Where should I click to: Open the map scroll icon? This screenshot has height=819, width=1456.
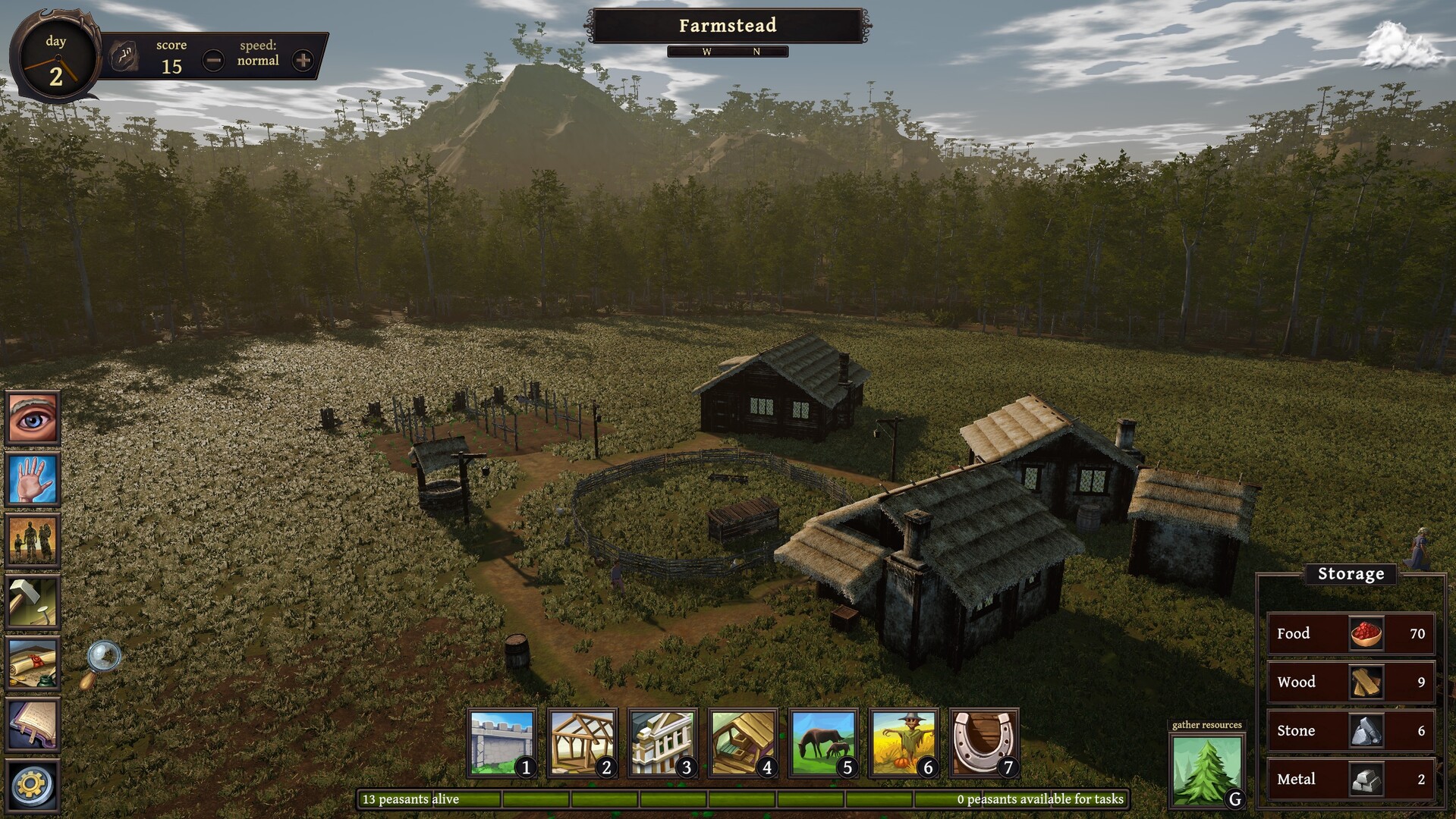click(33, 664)
